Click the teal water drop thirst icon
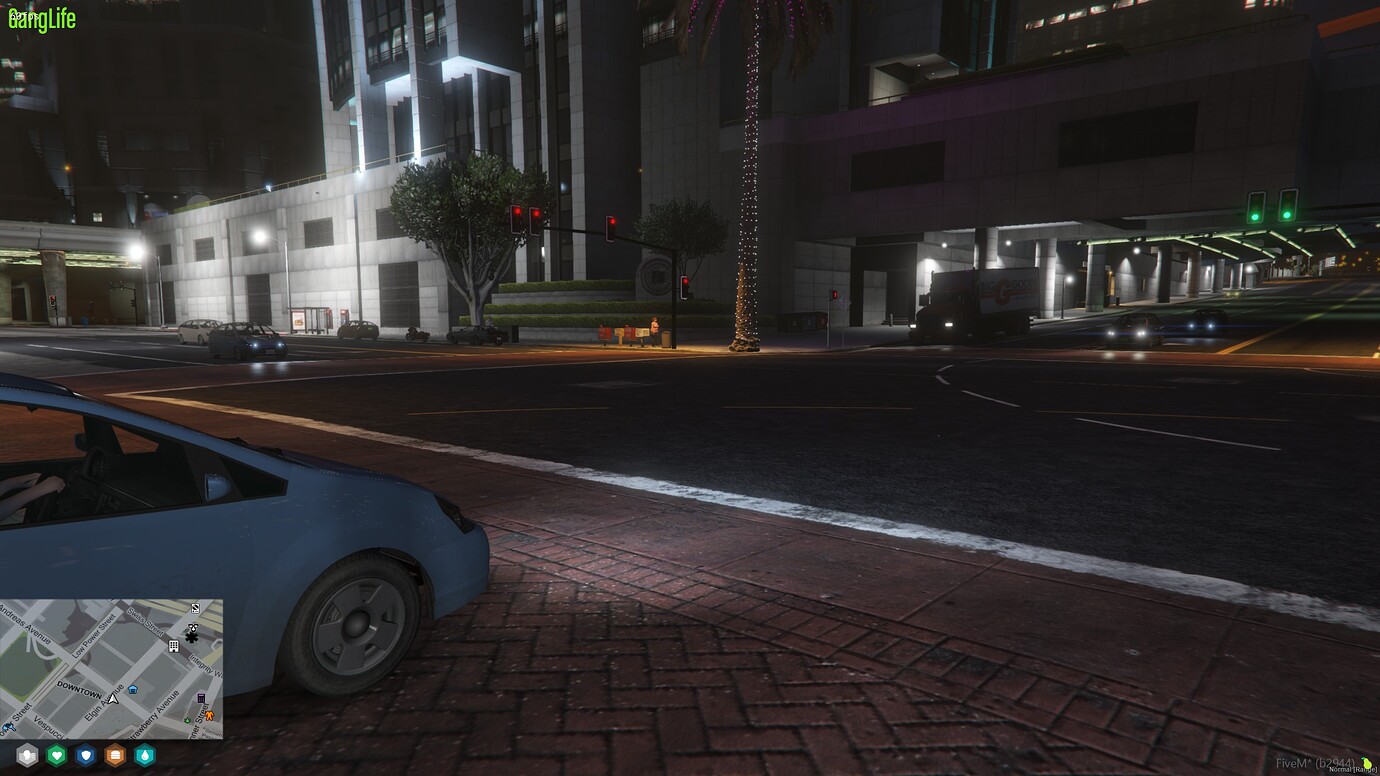The width and height of the screenshot is (1380, 776). click(145, 755)
